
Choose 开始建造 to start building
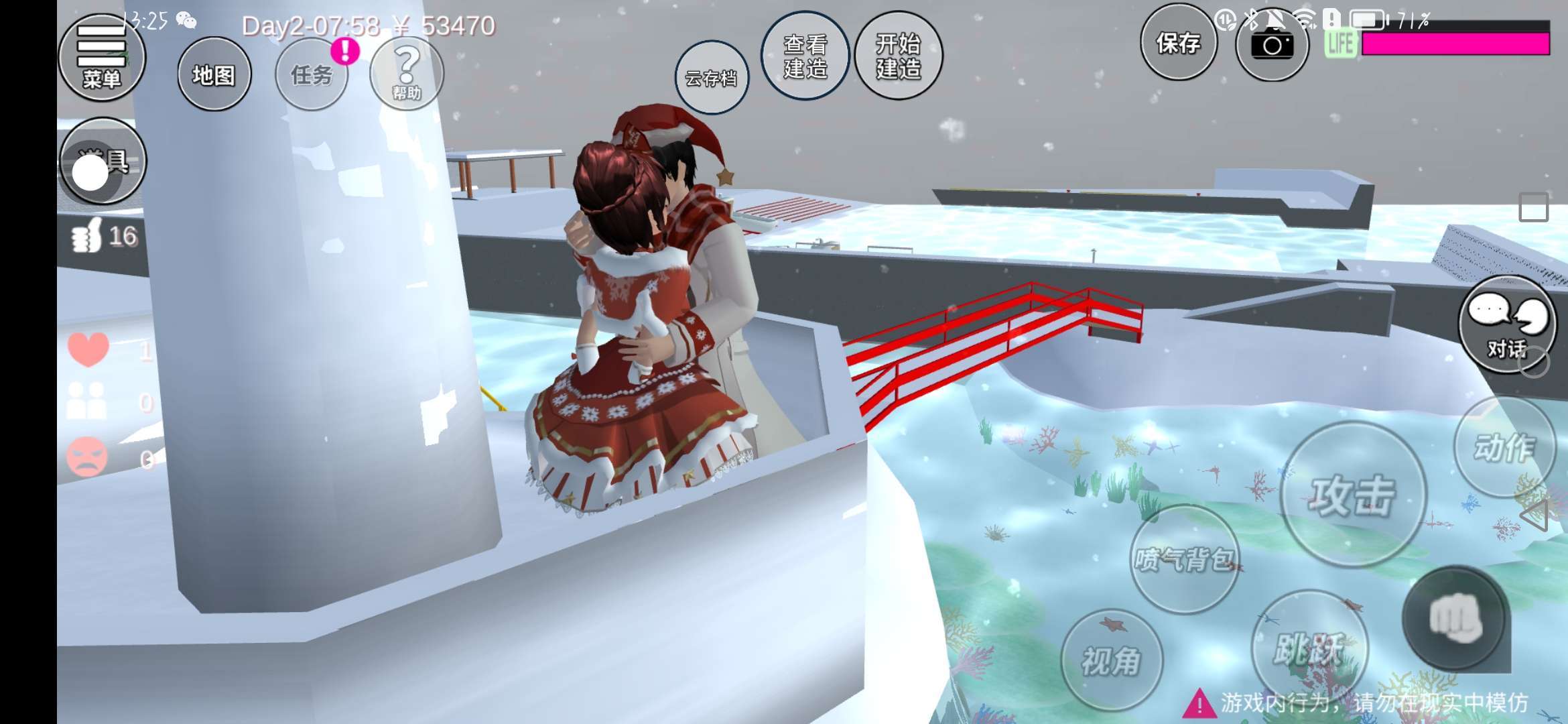point(899,56)
